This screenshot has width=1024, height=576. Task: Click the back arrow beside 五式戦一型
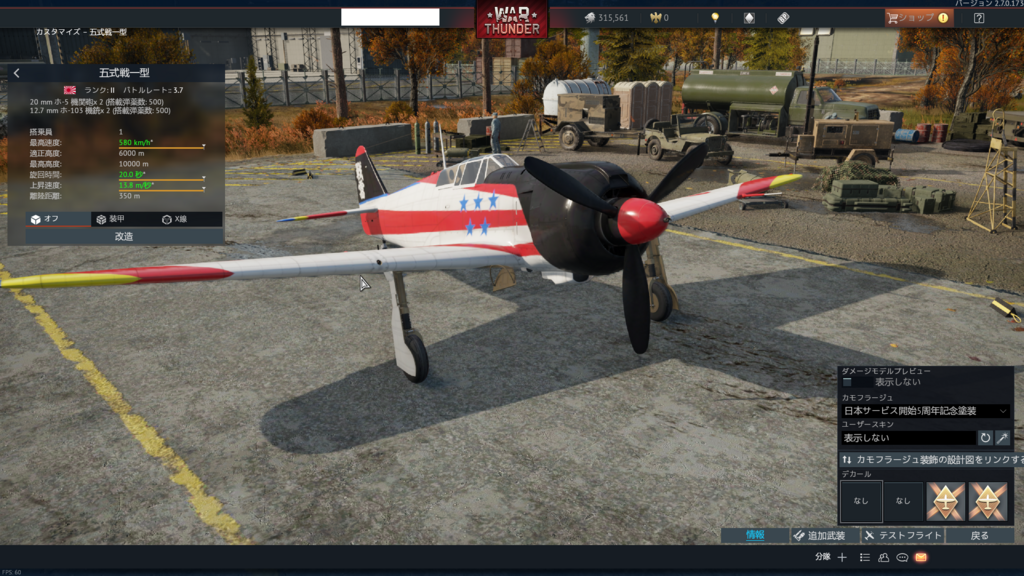click(x=17, y=73)
